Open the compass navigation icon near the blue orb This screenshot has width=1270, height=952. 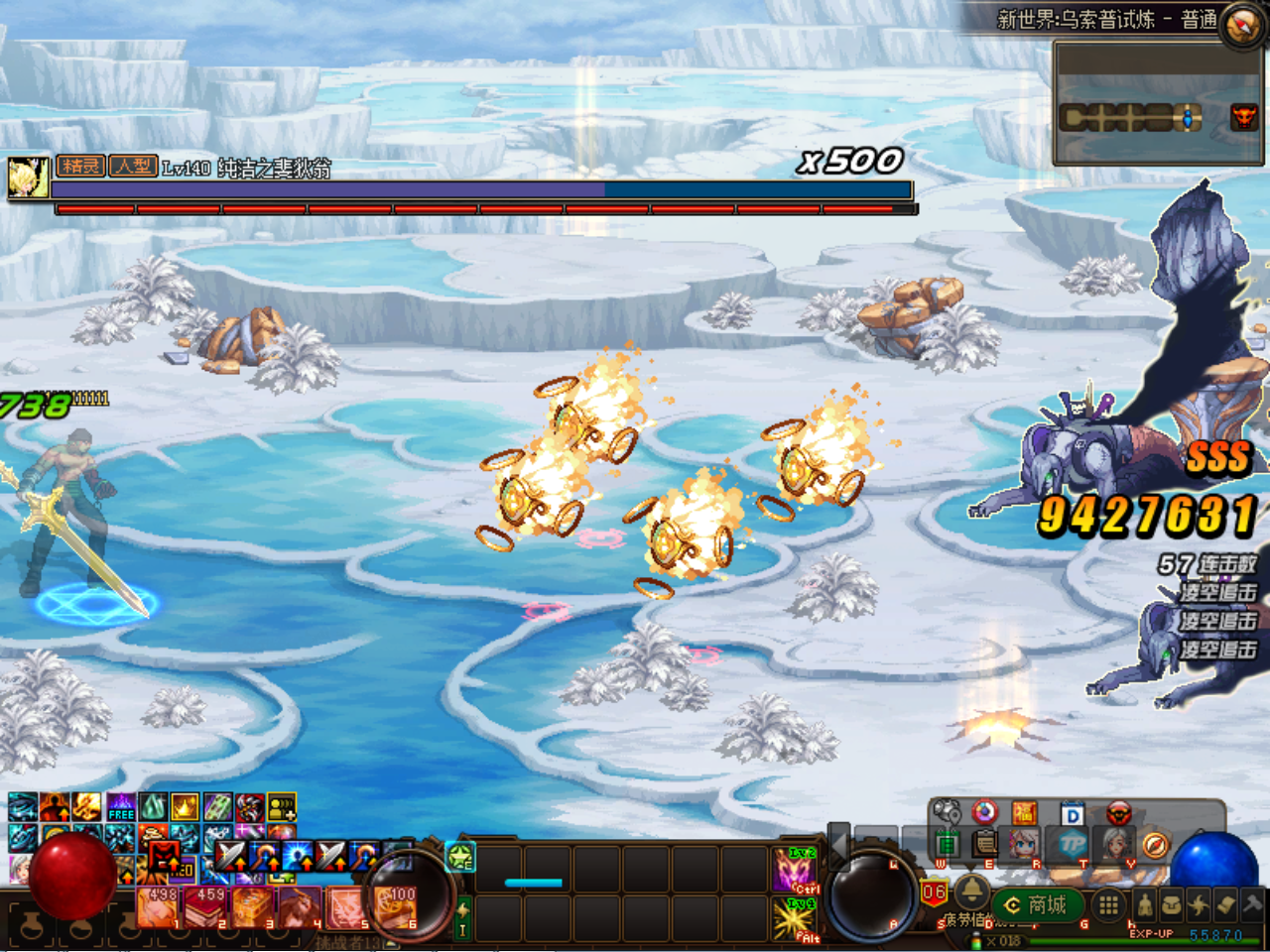[1155, 846]
